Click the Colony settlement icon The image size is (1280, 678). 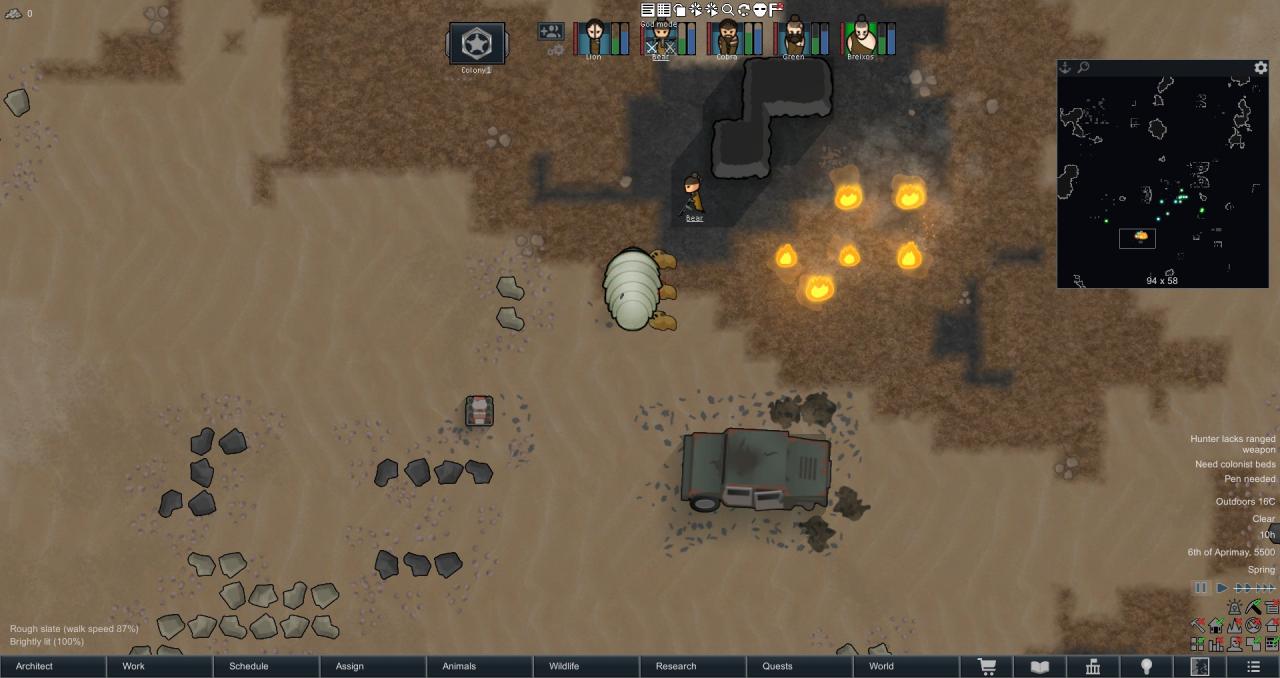pyautogui.click(x=476, y=44)
